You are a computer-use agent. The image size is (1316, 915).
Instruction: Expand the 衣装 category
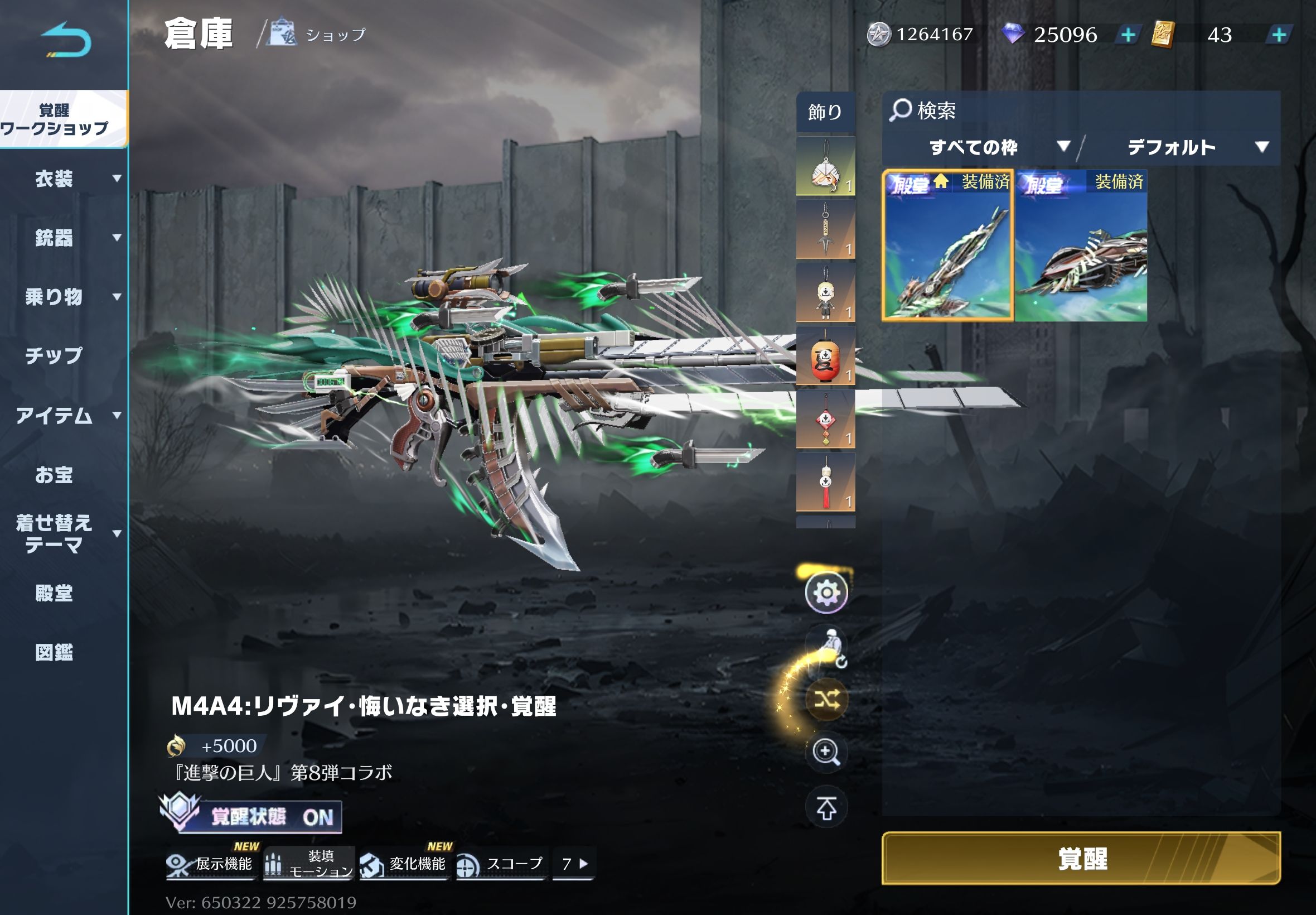click(x=63, y=179)
